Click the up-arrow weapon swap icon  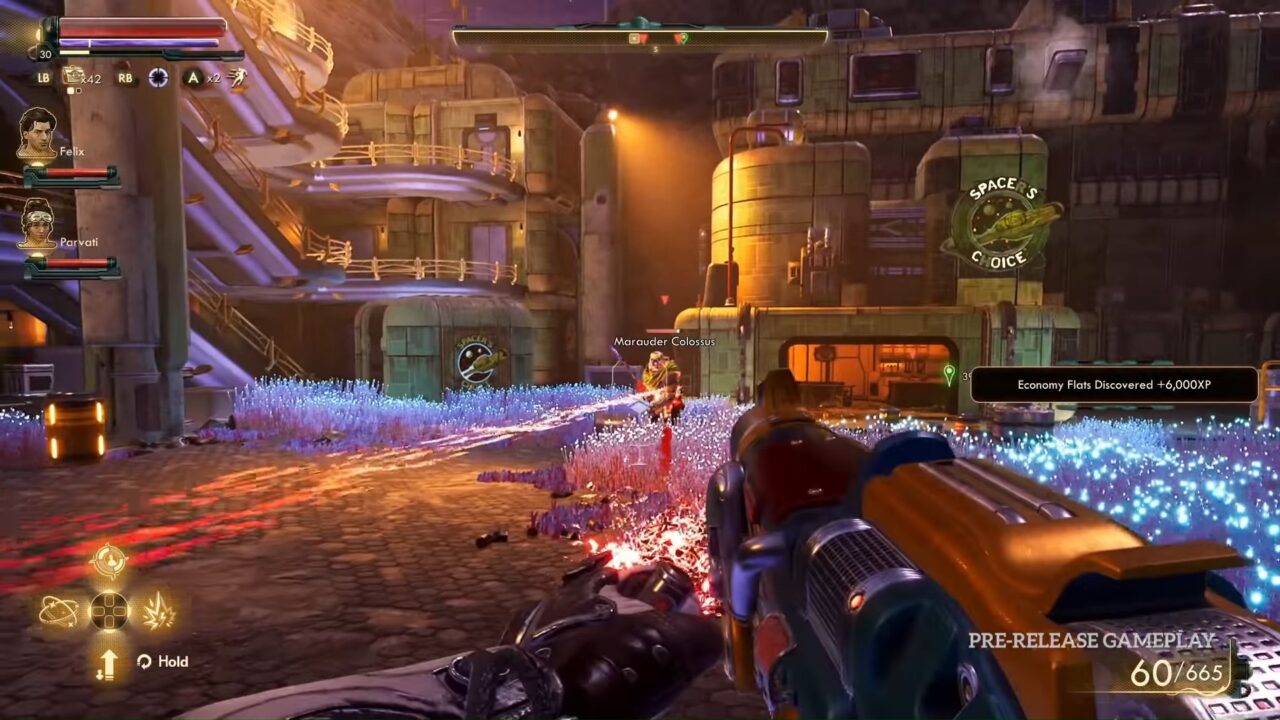(108, 662)
